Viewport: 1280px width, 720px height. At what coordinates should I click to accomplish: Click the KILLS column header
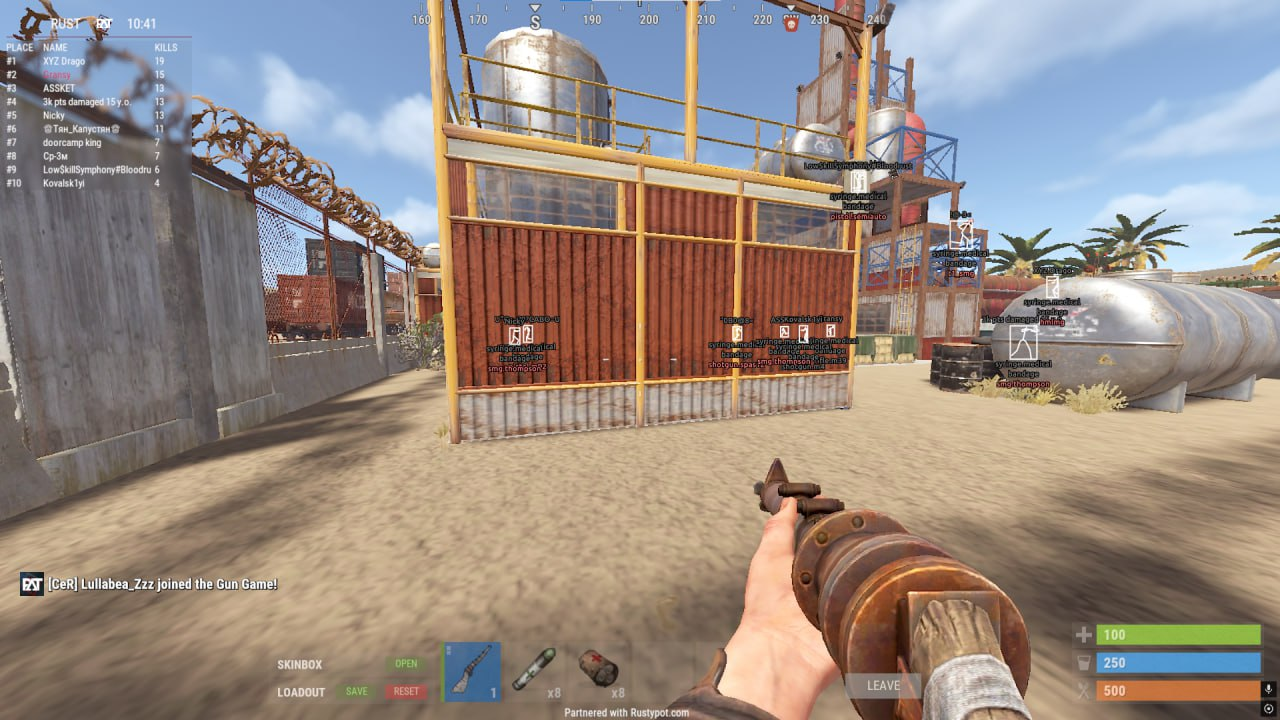[165, 47]
